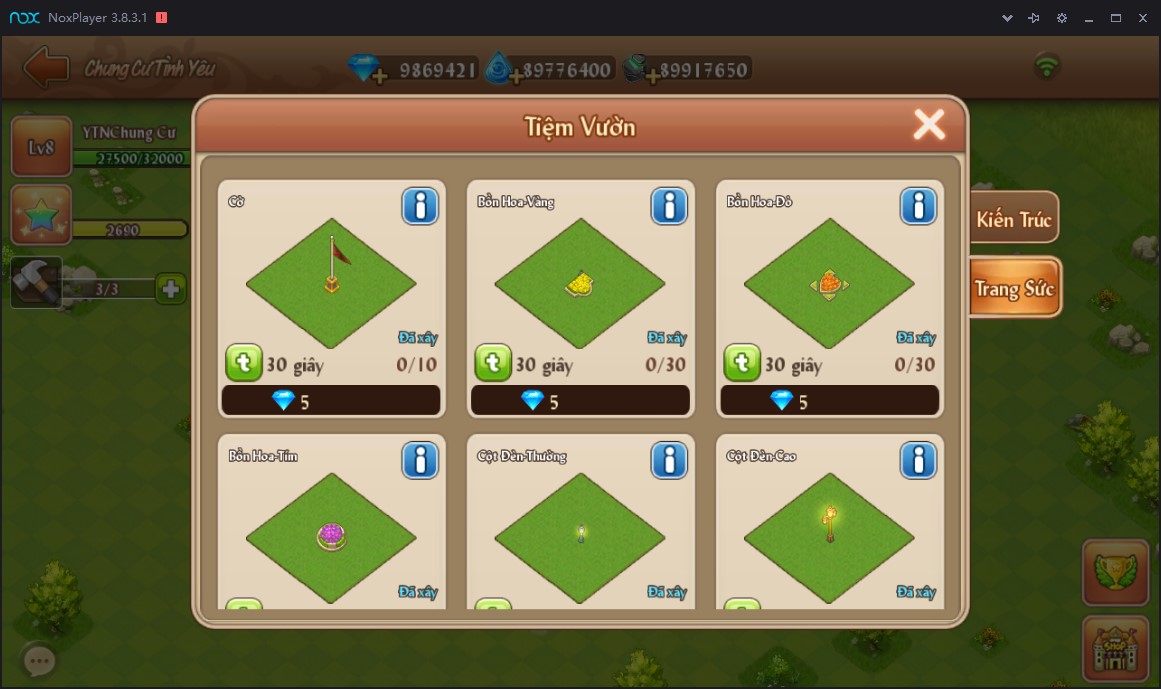View info for Bồn Hoa-Đỏ
This screenshot has width=1161, height=689.
[x=918, y=206]
